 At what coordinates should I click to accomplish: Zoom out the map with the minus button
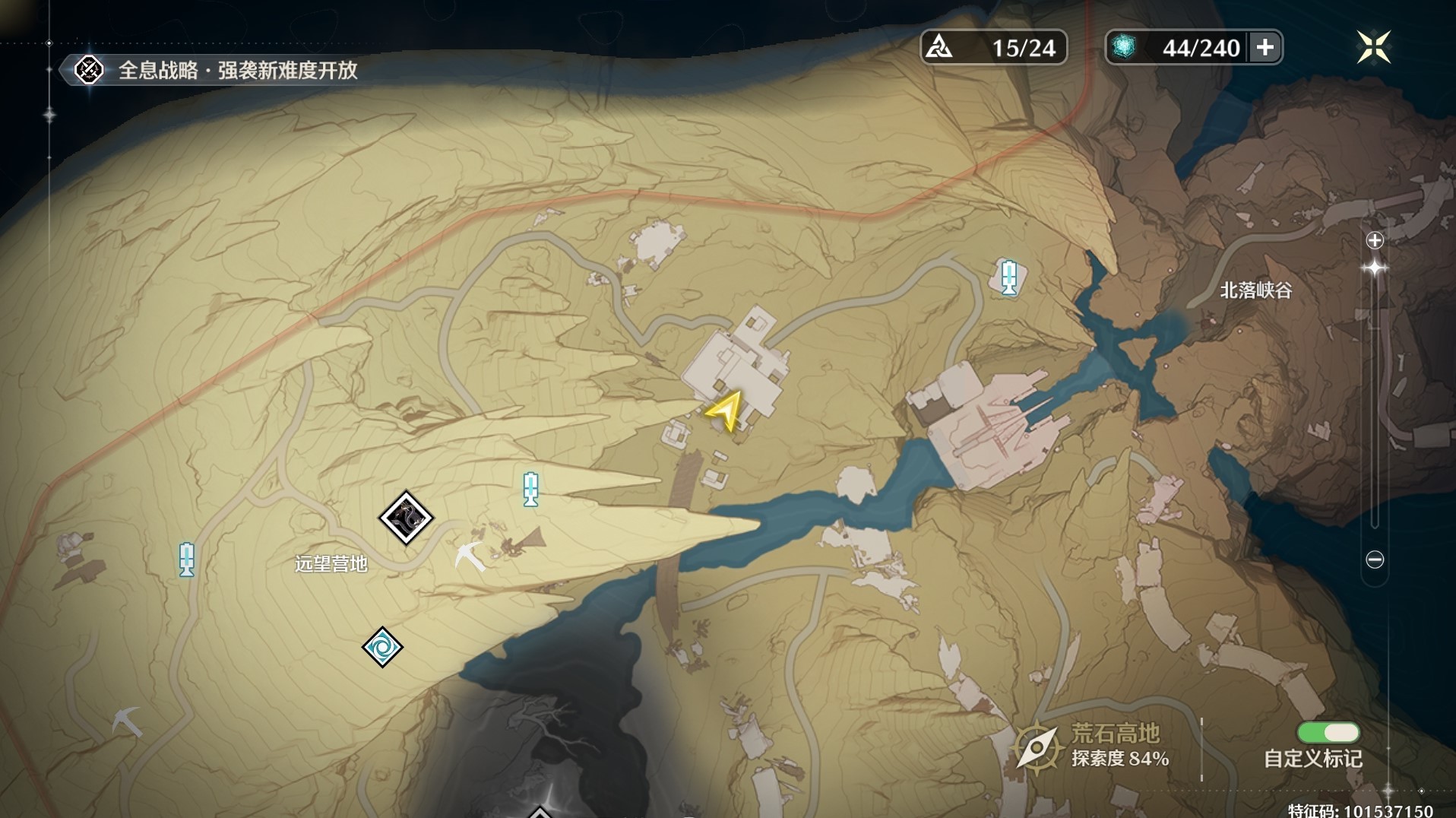(x=1375, y=560)
